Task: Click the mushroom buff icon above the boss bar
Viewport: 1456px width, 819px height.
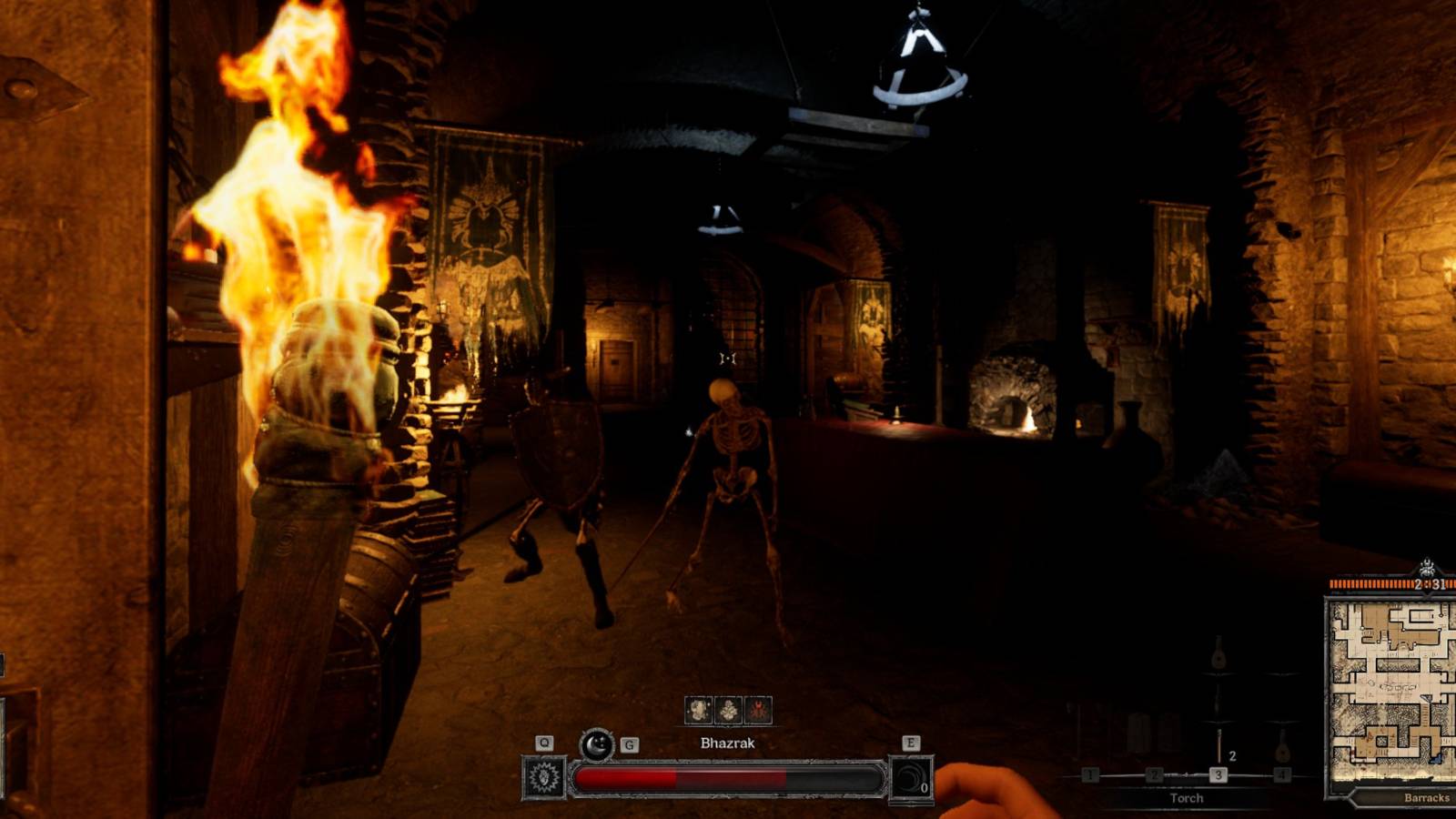Action: (728, 711)
